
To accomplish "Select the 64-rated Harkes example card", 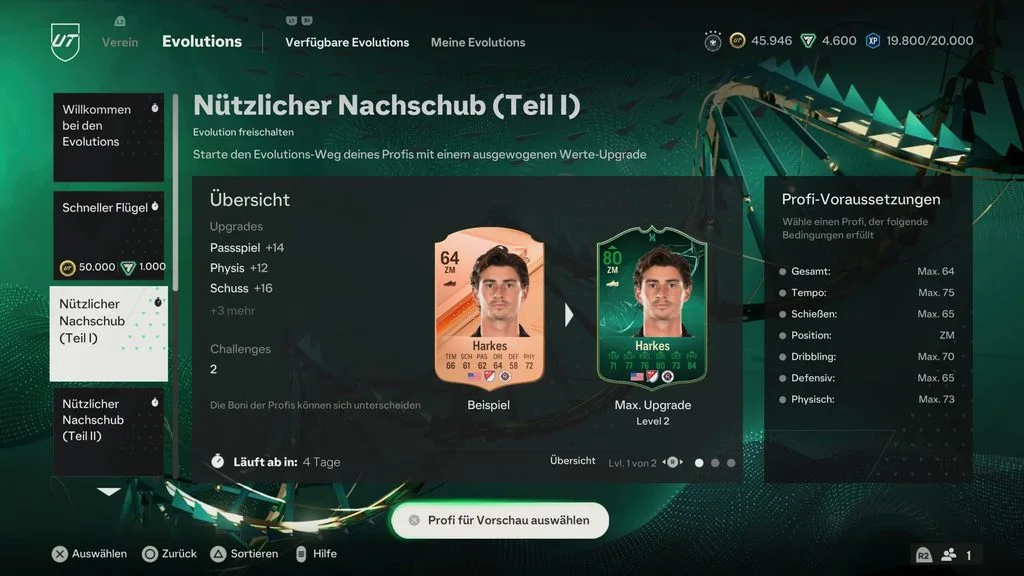I will (x=489, y=310).
